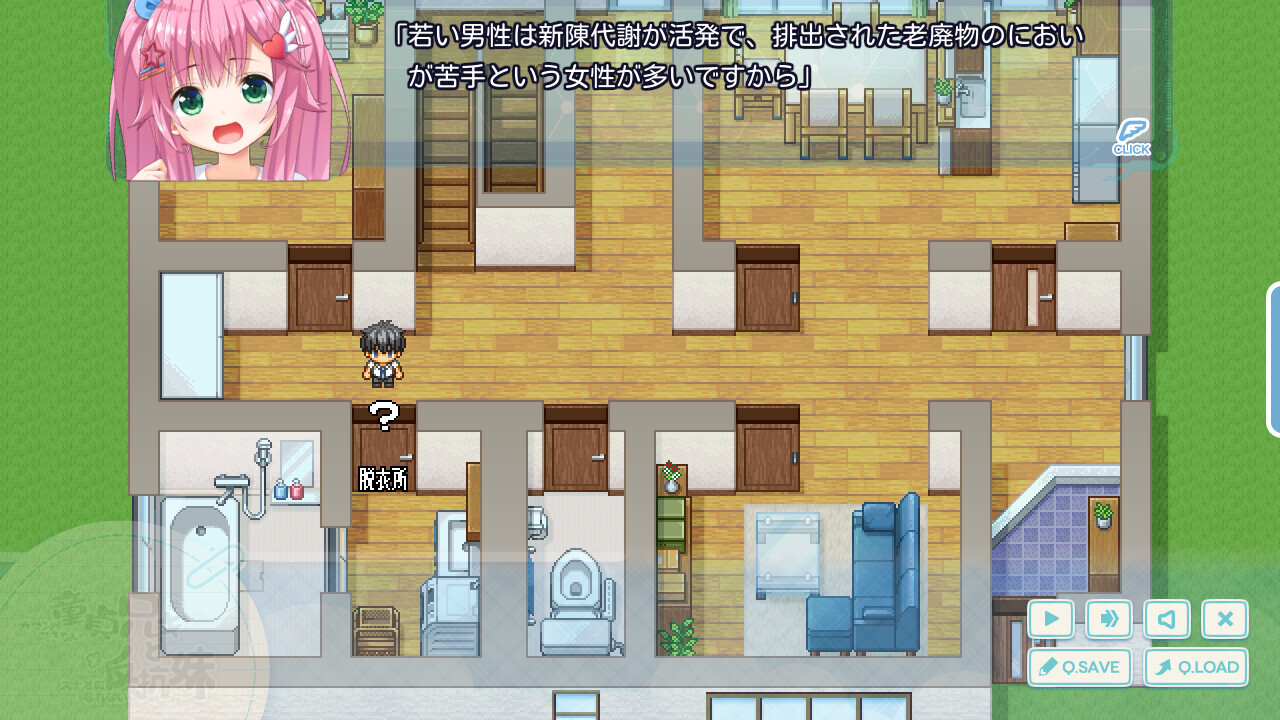Viewport: 1280px width, 720px height.
Task: Replay the voice line with the speaker icon
Action: 1167,619
